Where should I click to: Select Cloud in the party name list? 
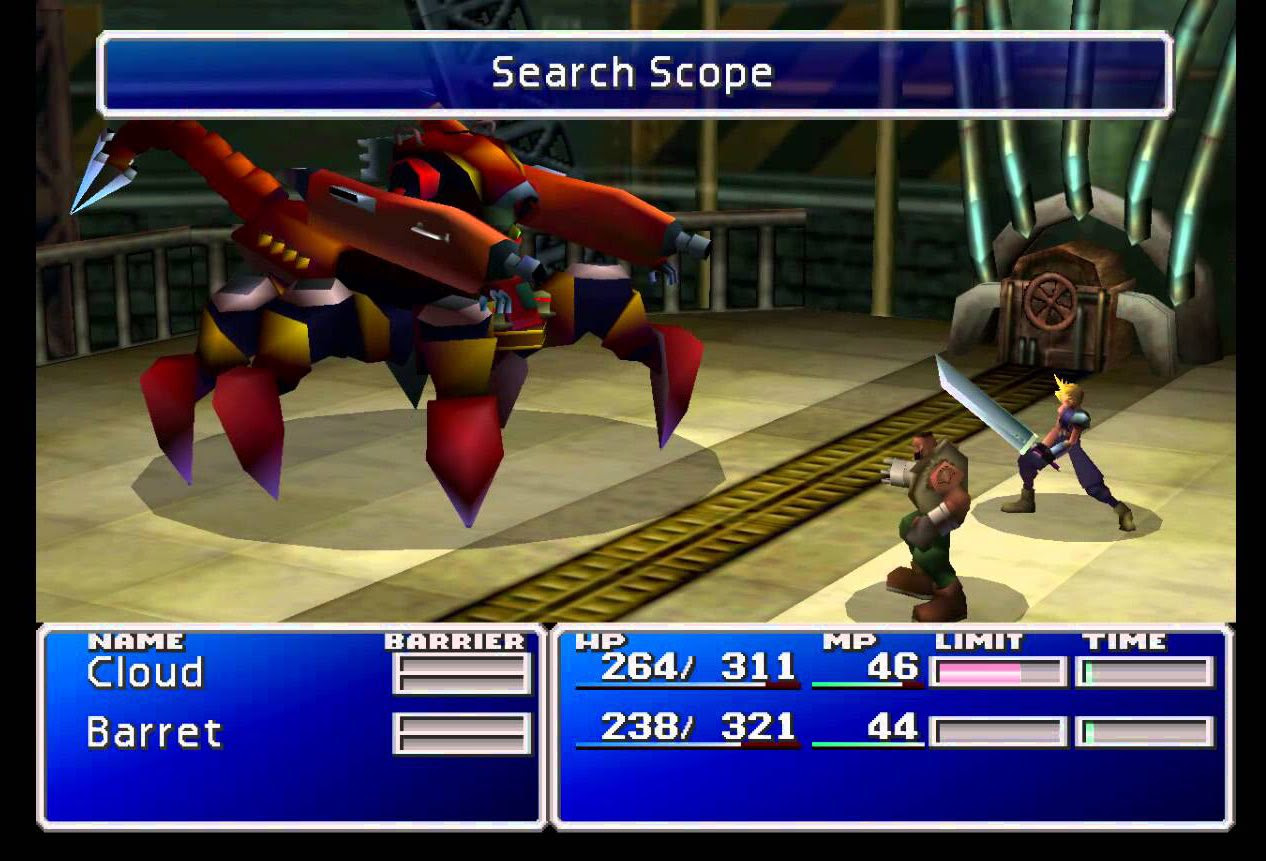[x=145, y=672]
